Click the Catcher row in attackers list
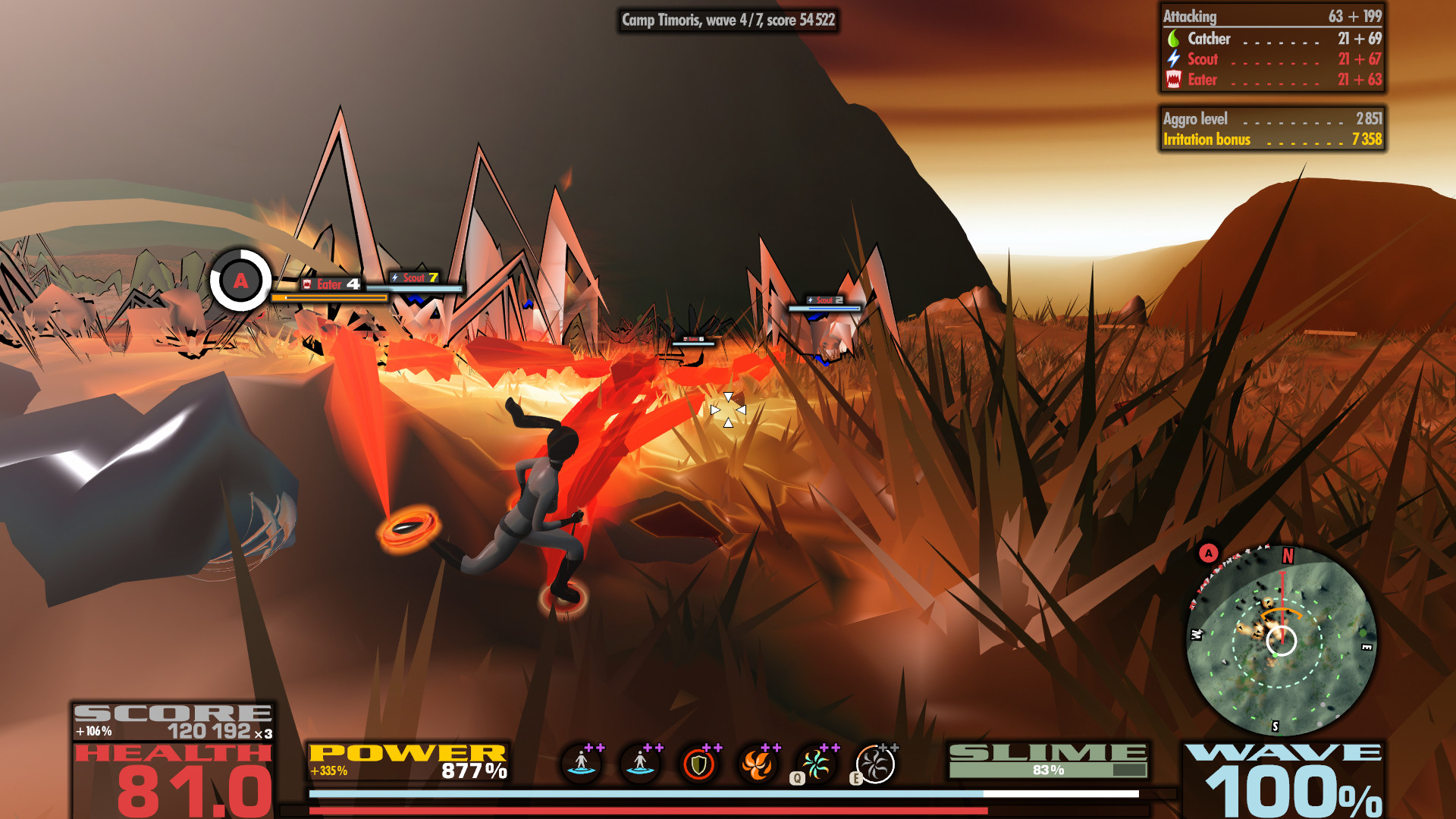 (x=1272, y=39)
